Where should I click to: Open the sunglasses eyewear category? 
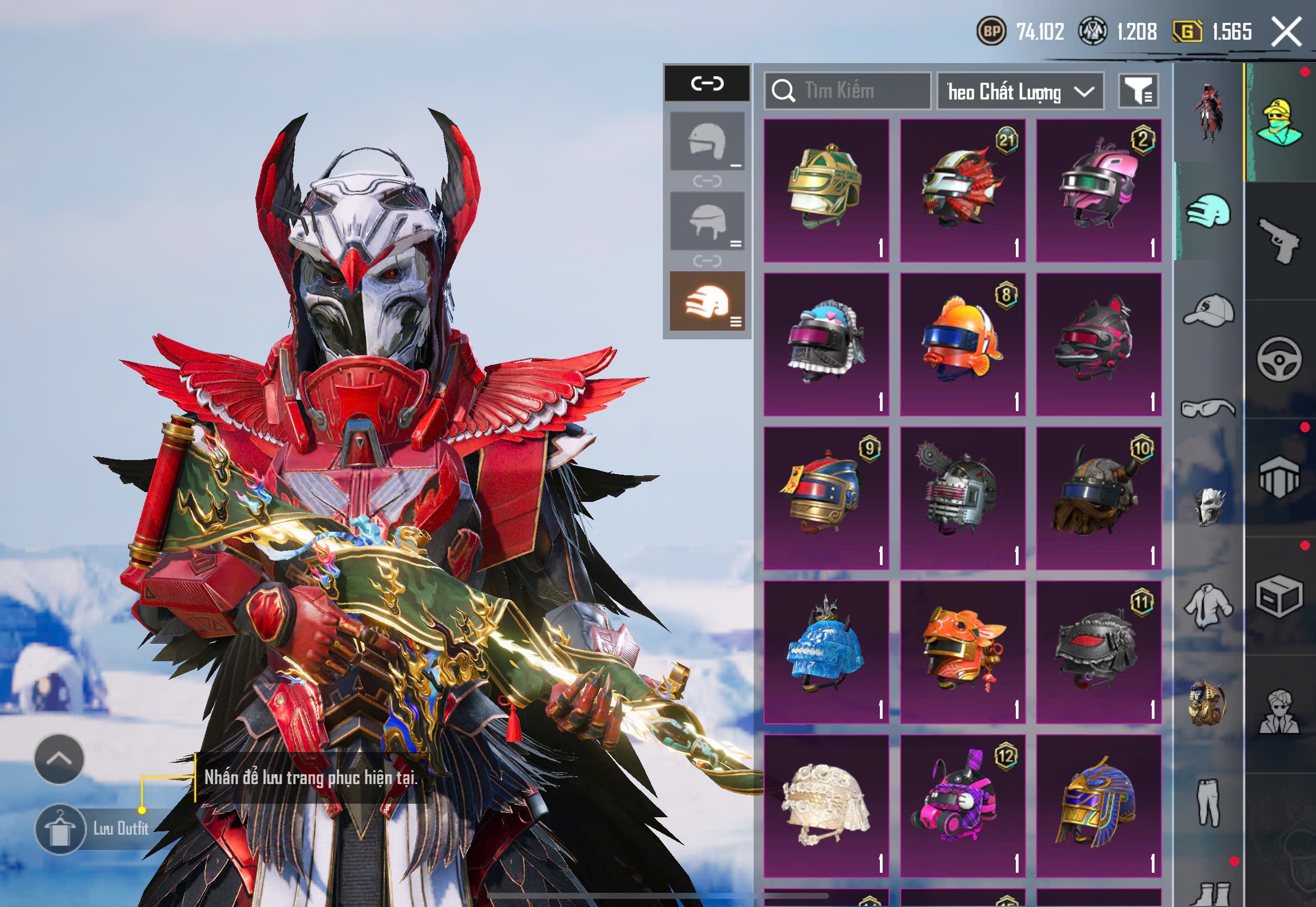(x=1209, y=408)
